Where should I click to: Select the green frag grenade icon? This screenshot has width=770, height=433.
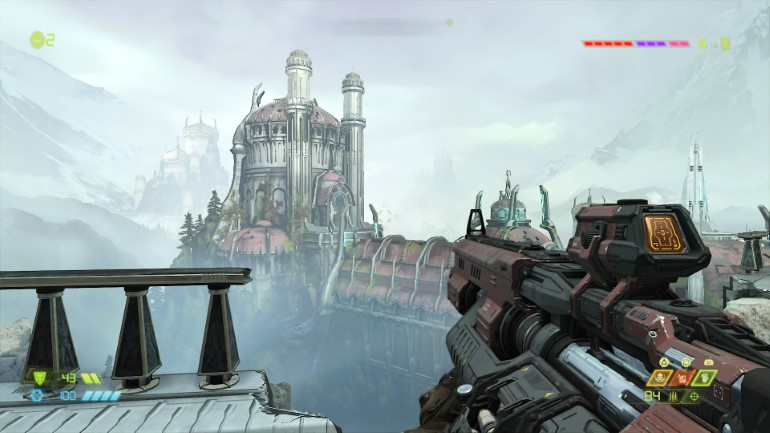704,378
